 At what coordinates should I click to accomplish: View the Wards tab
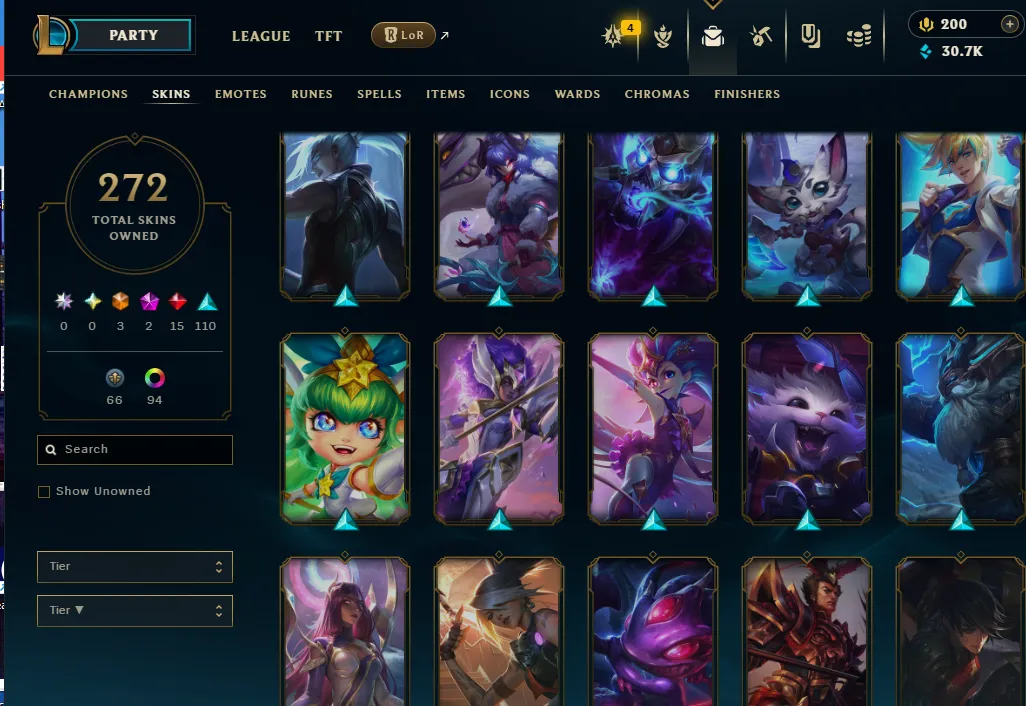click(x=577, y=94)
